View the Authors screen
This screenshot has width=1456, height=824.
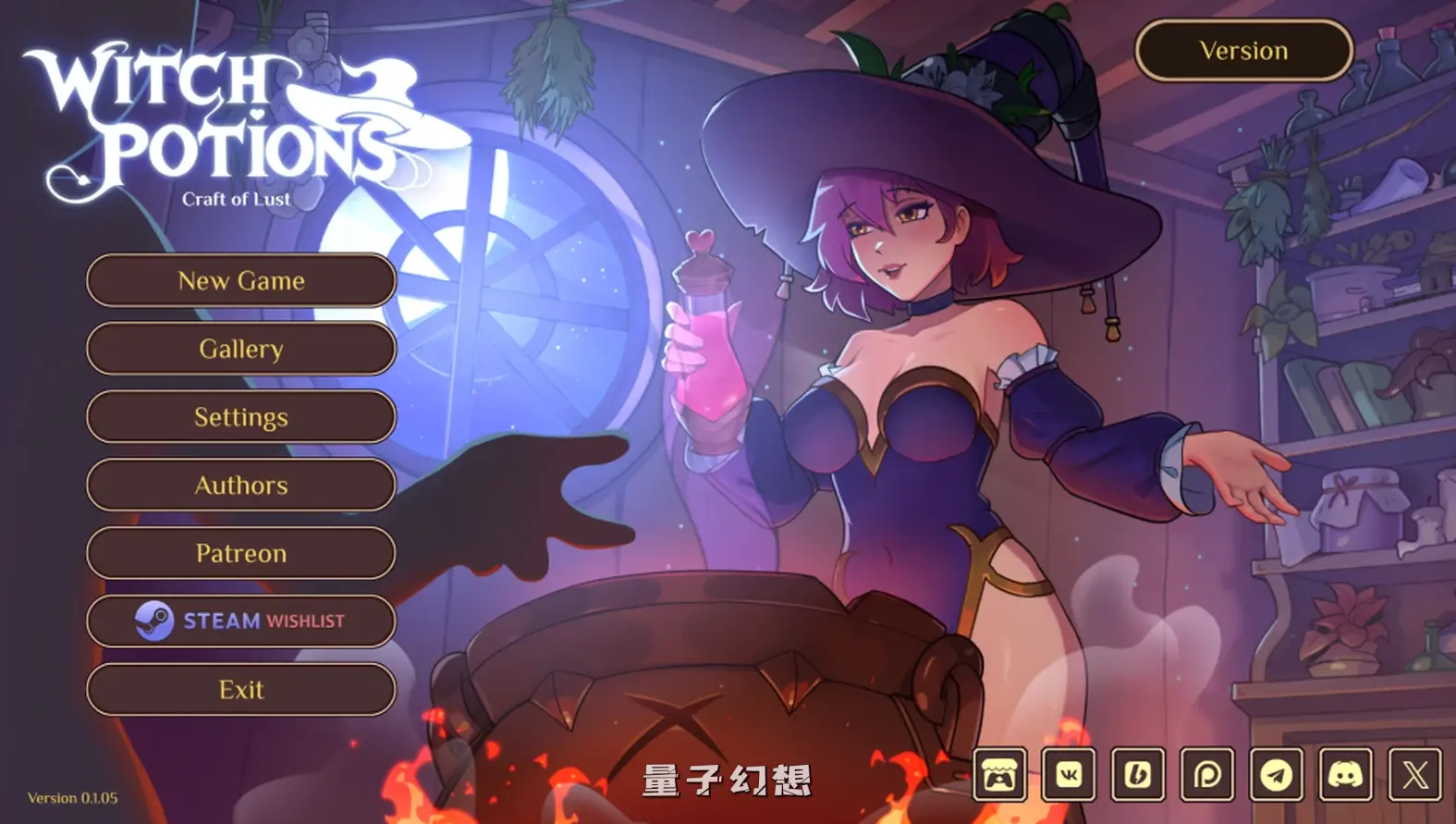(240, 485)
